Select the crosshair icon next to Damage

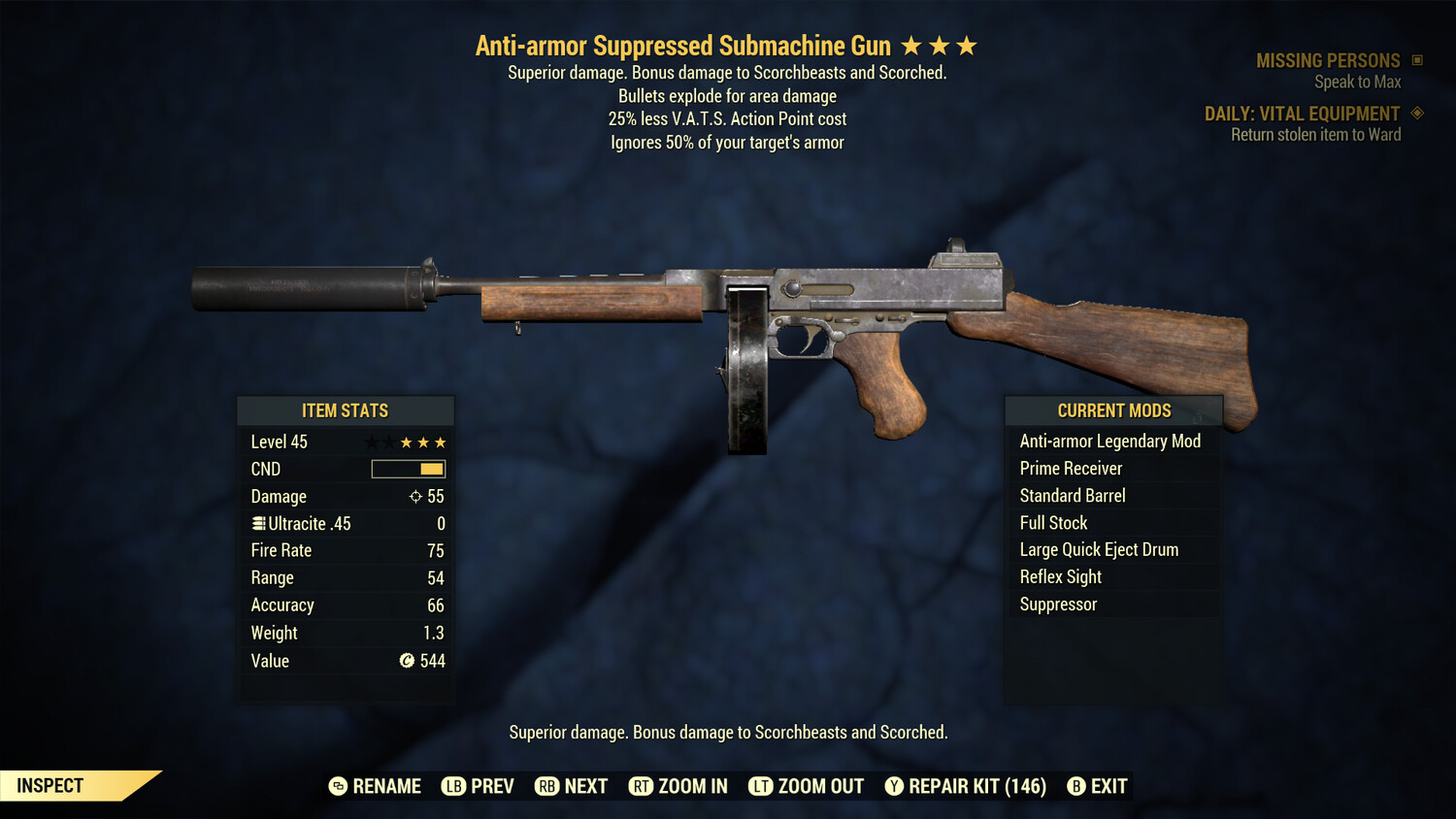pyautogui.click(x=416, y=496)
